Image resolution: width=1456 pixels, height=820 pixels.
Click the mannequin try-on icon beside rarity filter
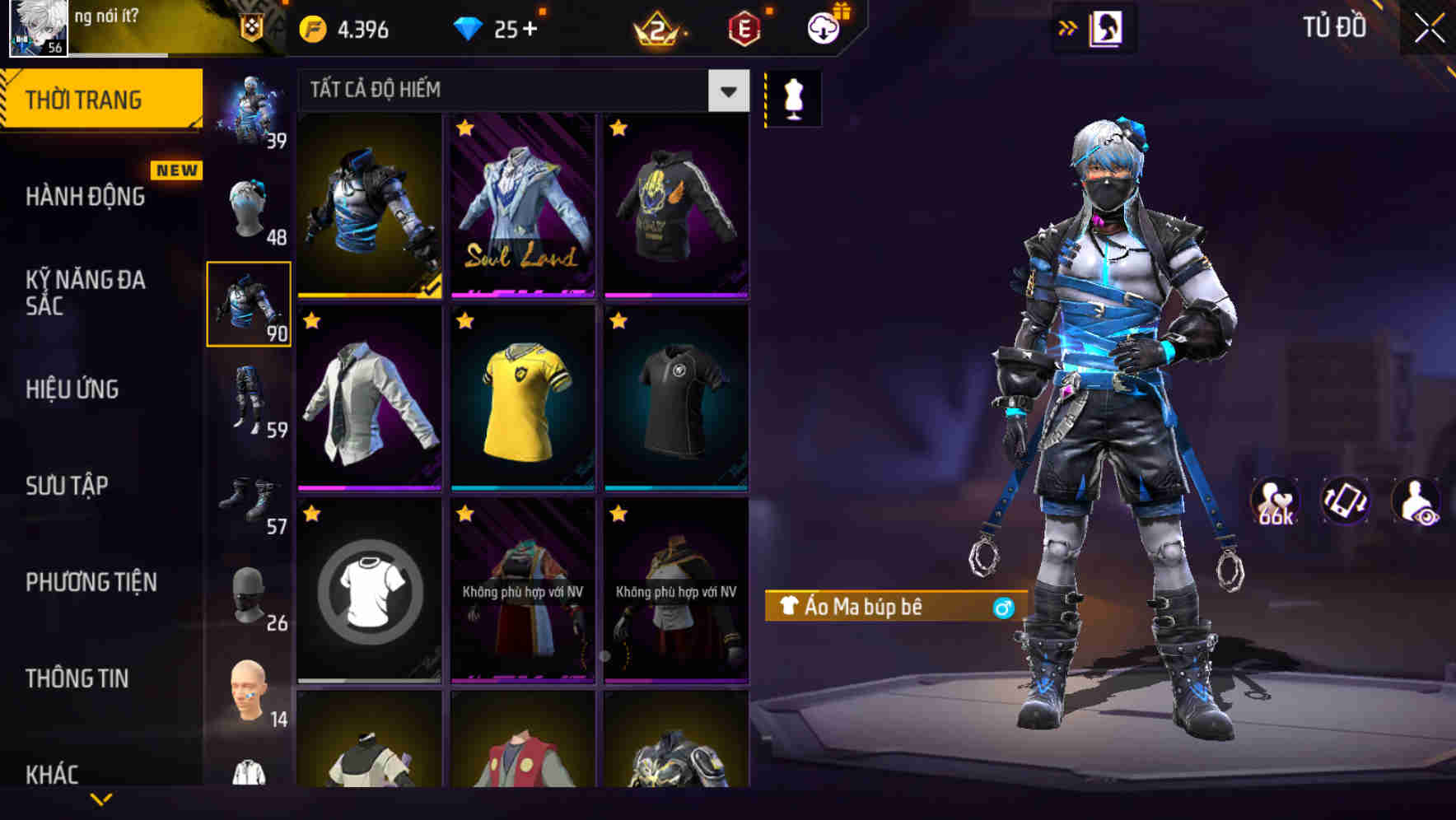point(793,96)
